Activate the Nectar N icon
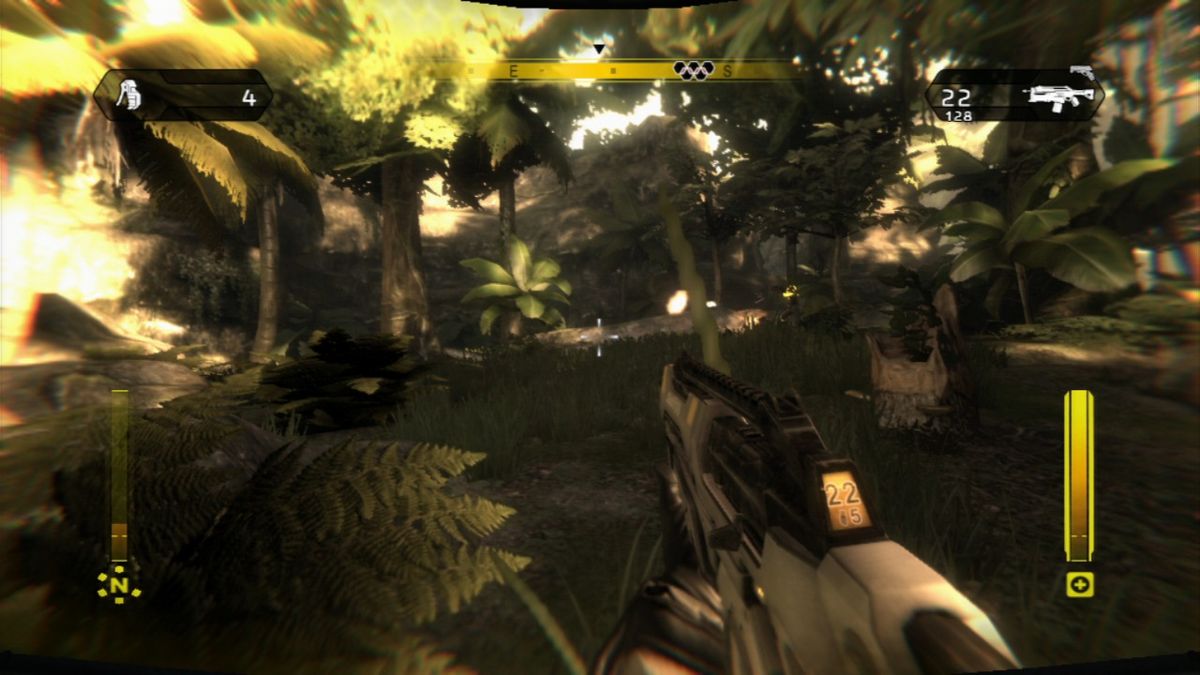1200x675 pixels. pos(119,584)
